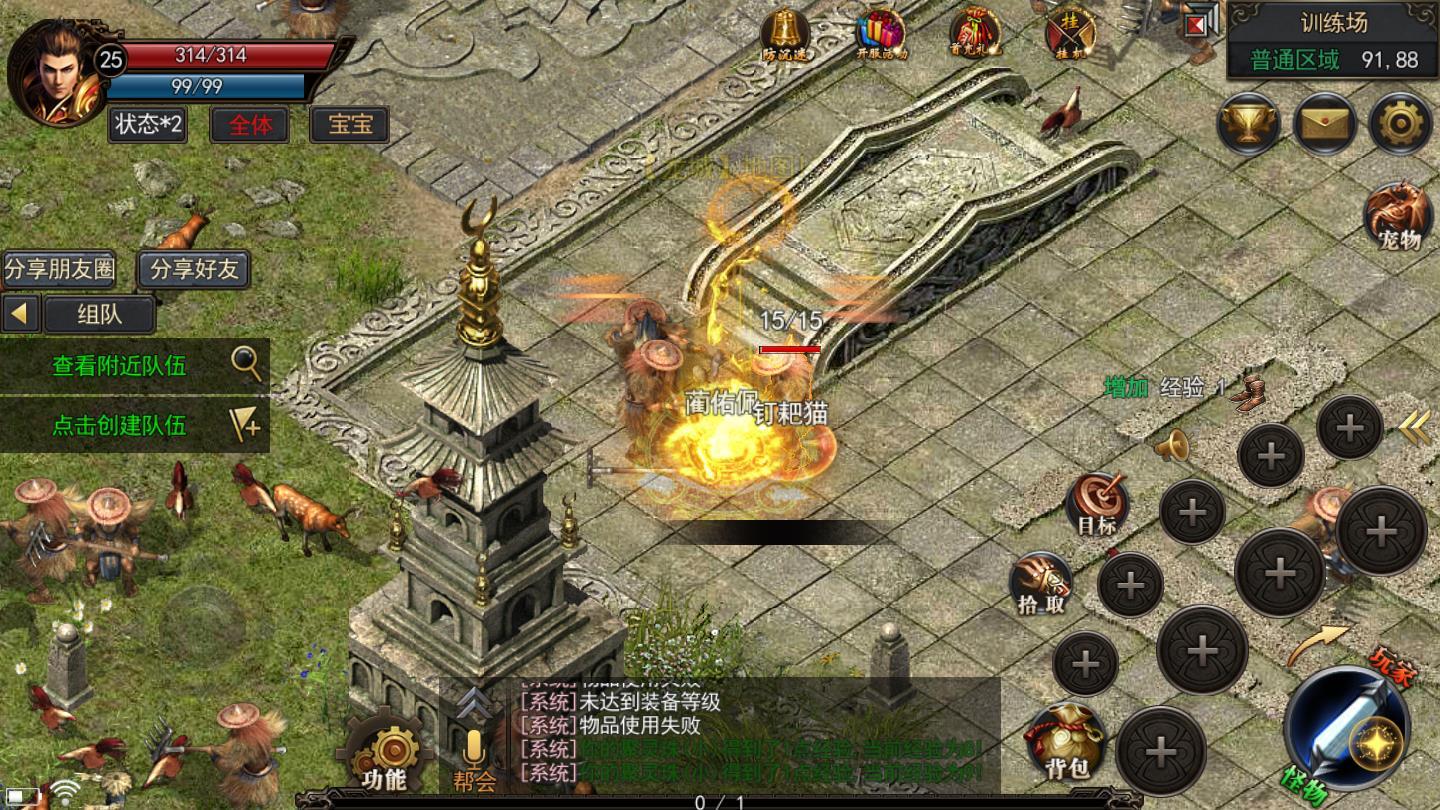Open the 宠物 pet menu
The height and width of the screenshot is (810, 1440).
pos(1397,215)
